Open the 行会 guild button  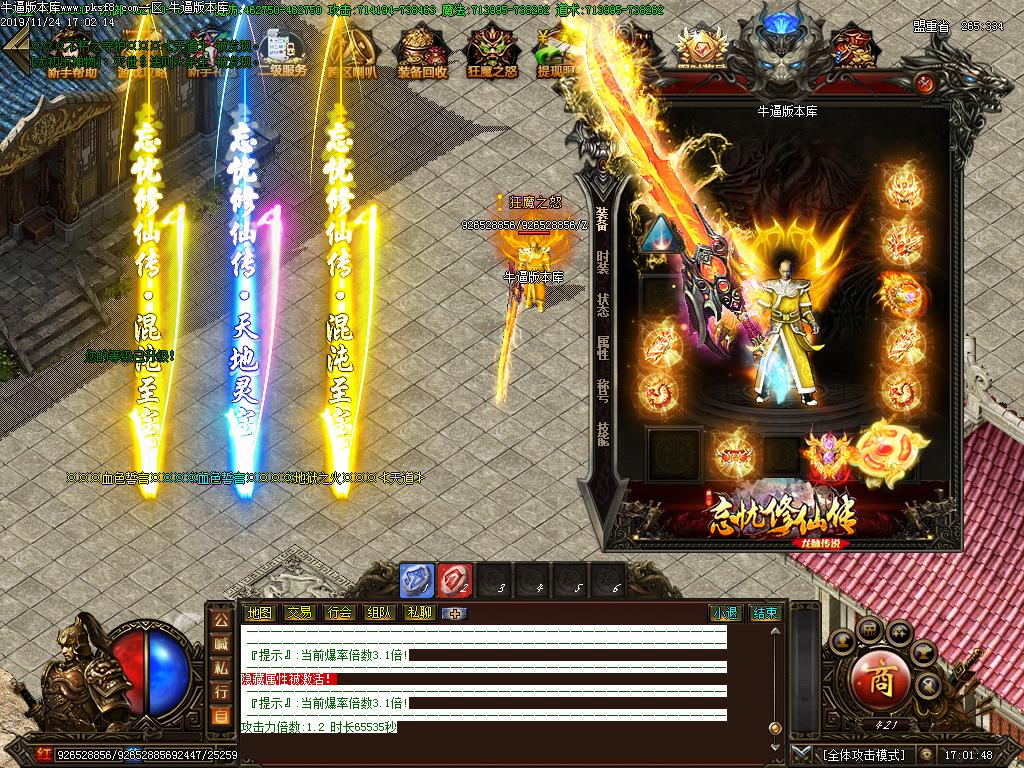click(x=339, y=613)
